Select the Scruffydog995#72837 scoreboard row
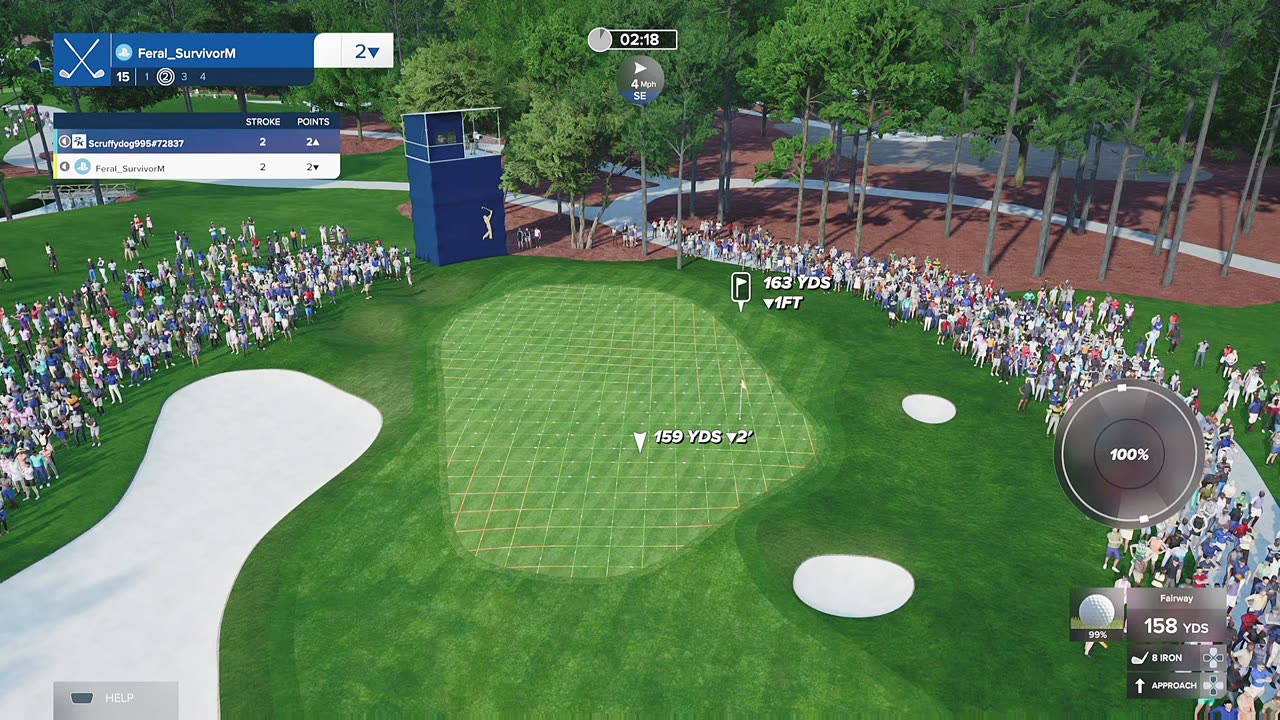This screenshot has width=1280, height=720. point(196,143)
